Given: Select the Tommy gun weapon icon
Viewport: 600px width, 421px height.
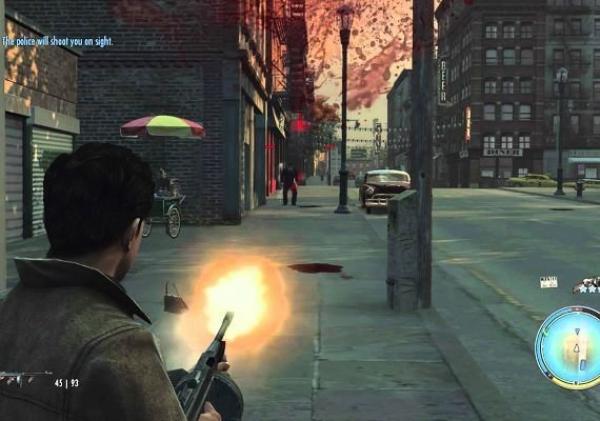Looking at the screenshot, I should coord(24,380).
